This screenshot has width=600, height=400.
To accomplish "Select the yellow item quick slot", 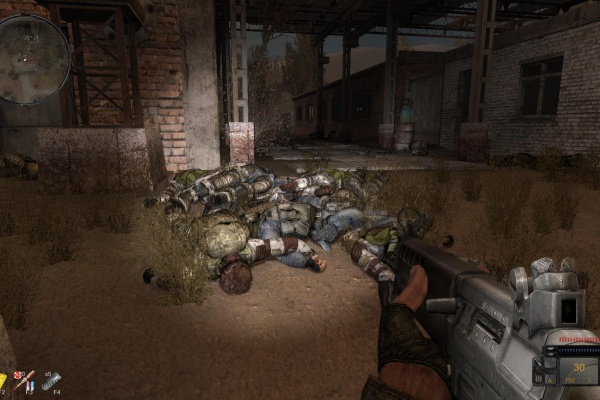I will click(x=3, y=381).
